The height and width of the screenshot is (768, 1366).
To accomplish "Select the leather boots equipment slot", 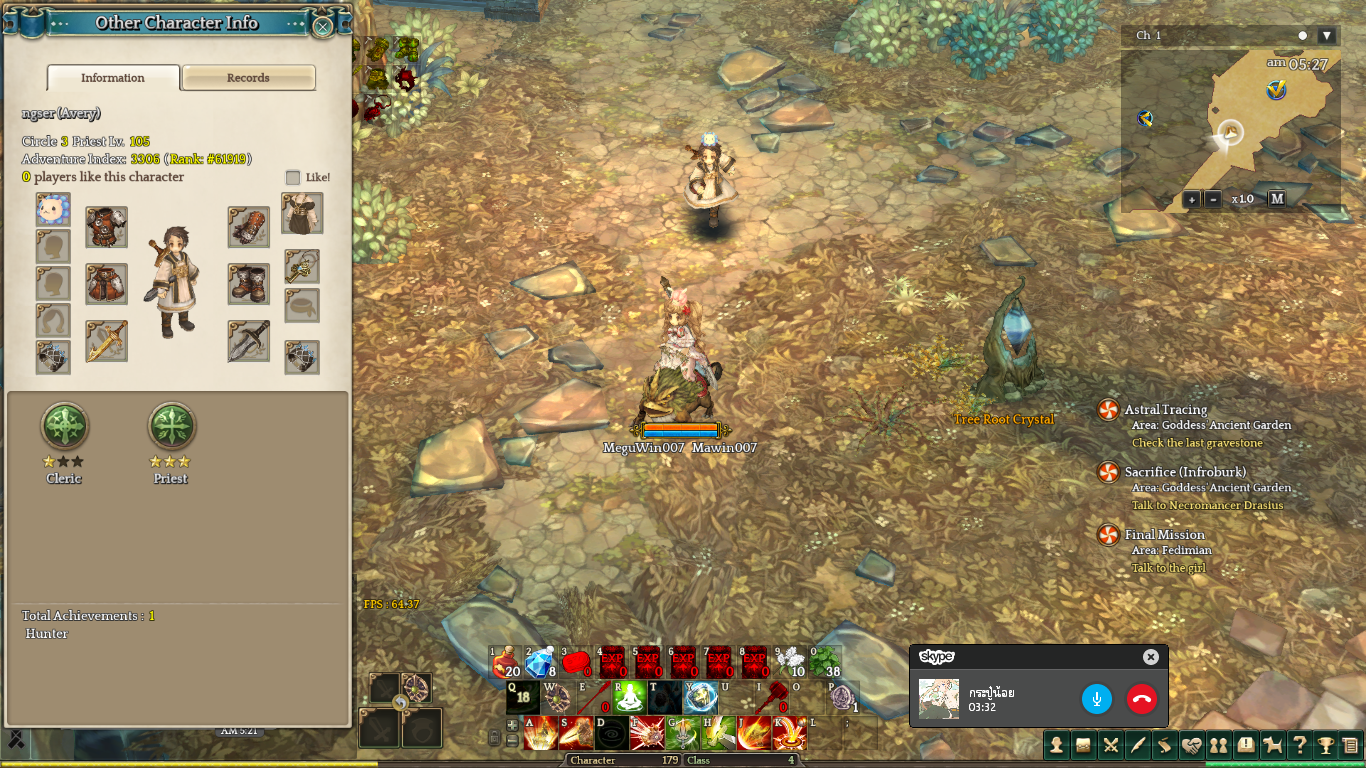I will [x=248, y=284].
